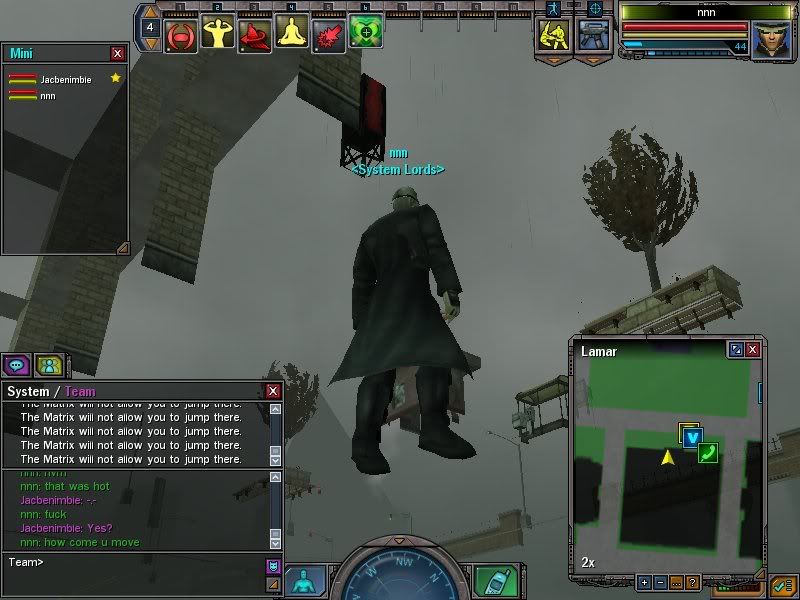Close the Lamar minimap window
This screenshot has height=600, width=800.
(752, 350)
